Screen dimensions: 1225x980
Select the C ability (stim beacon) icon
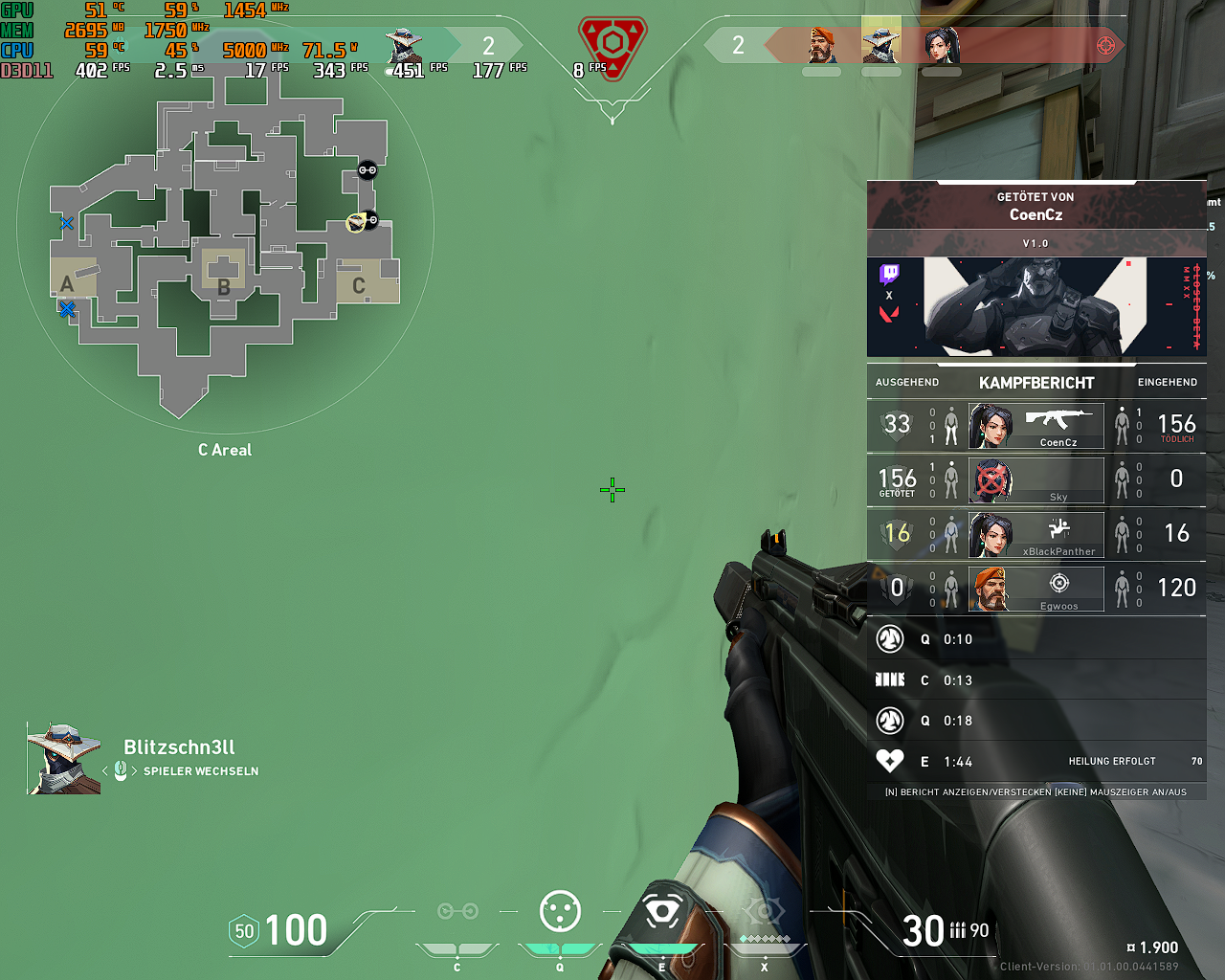pos(457,912)
